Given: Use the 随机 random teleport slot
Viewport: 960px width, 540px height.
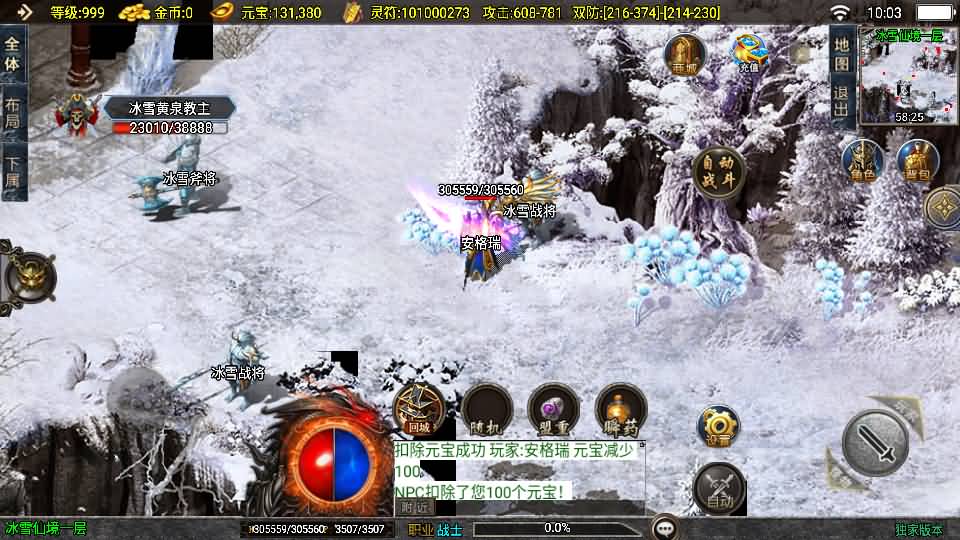Looking at the screenshot, I should [487, 408].
